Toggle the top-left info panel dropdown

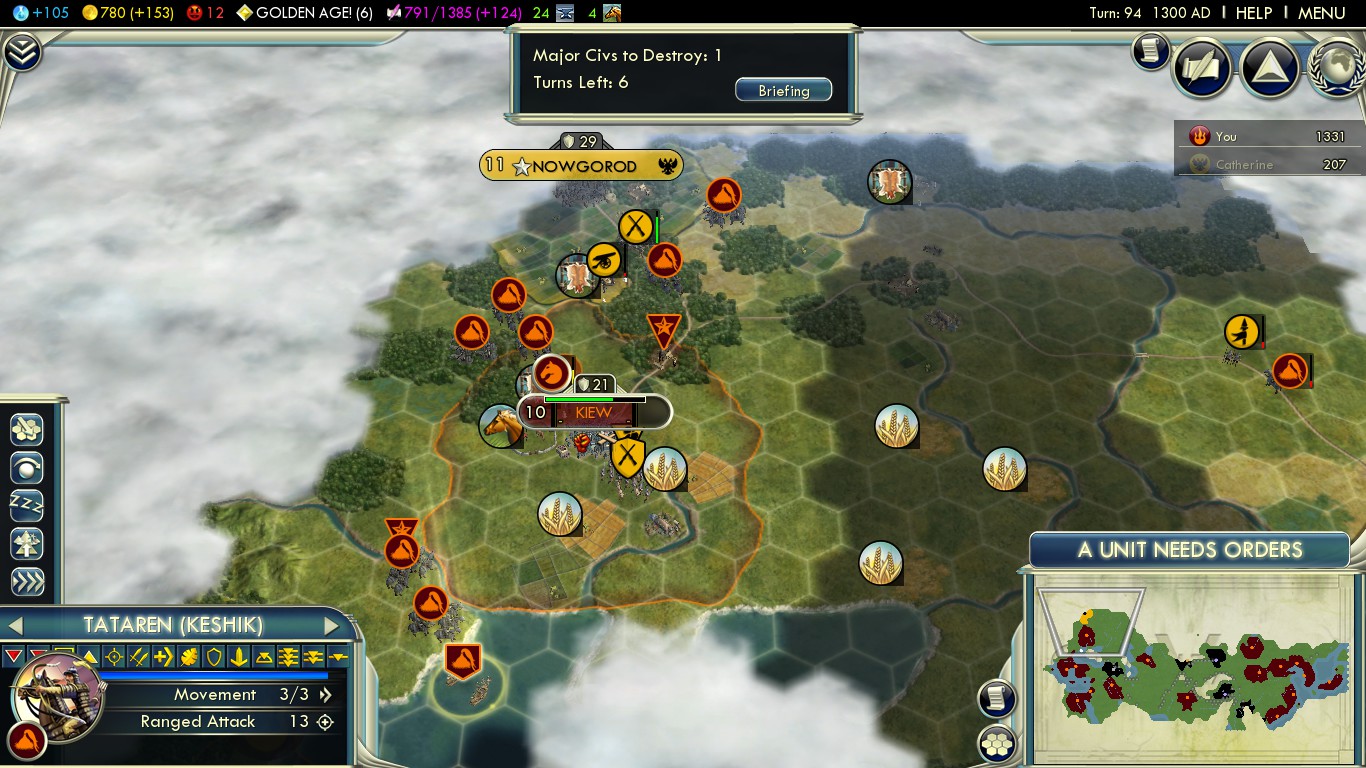pos(21,52)
